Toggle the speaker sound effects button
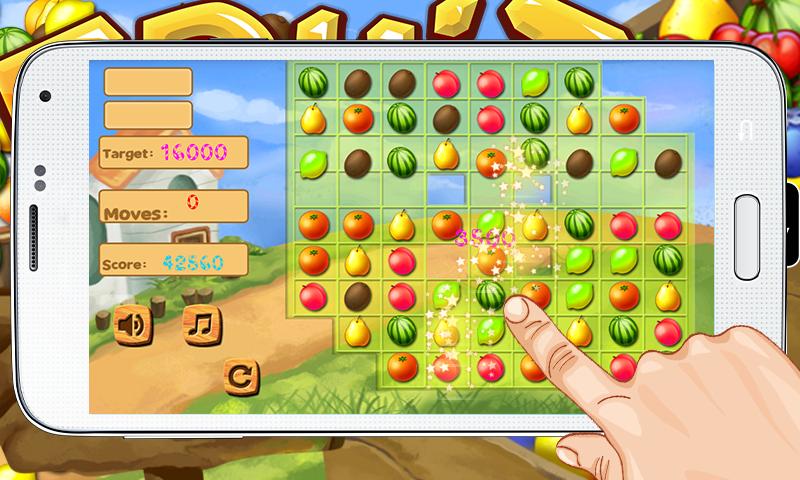Image resolution: width=800 pixels, height=480 pixels. [133, 325]
